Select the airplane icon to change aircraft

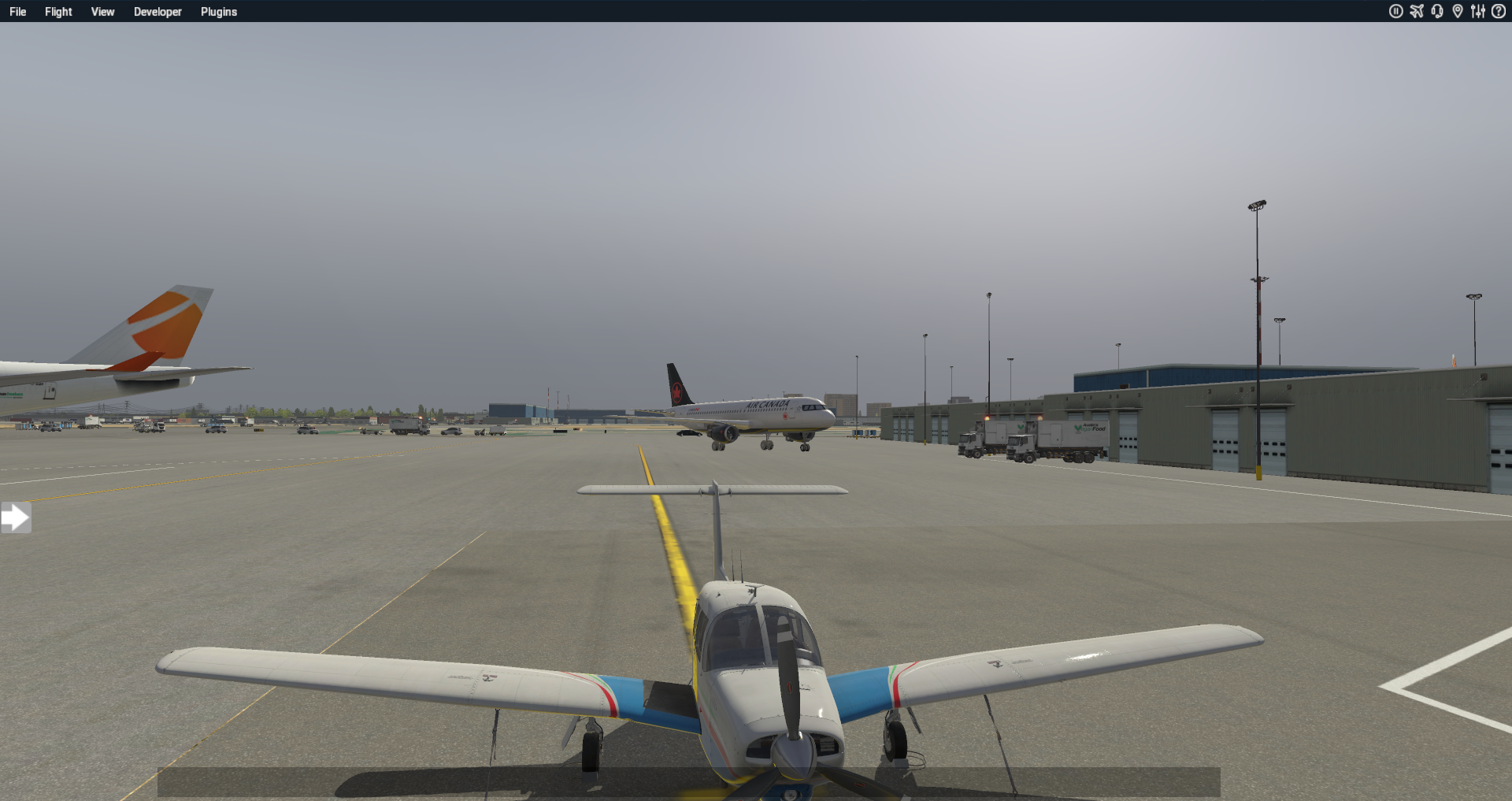pyautogui.click(x=1417, y=11)
